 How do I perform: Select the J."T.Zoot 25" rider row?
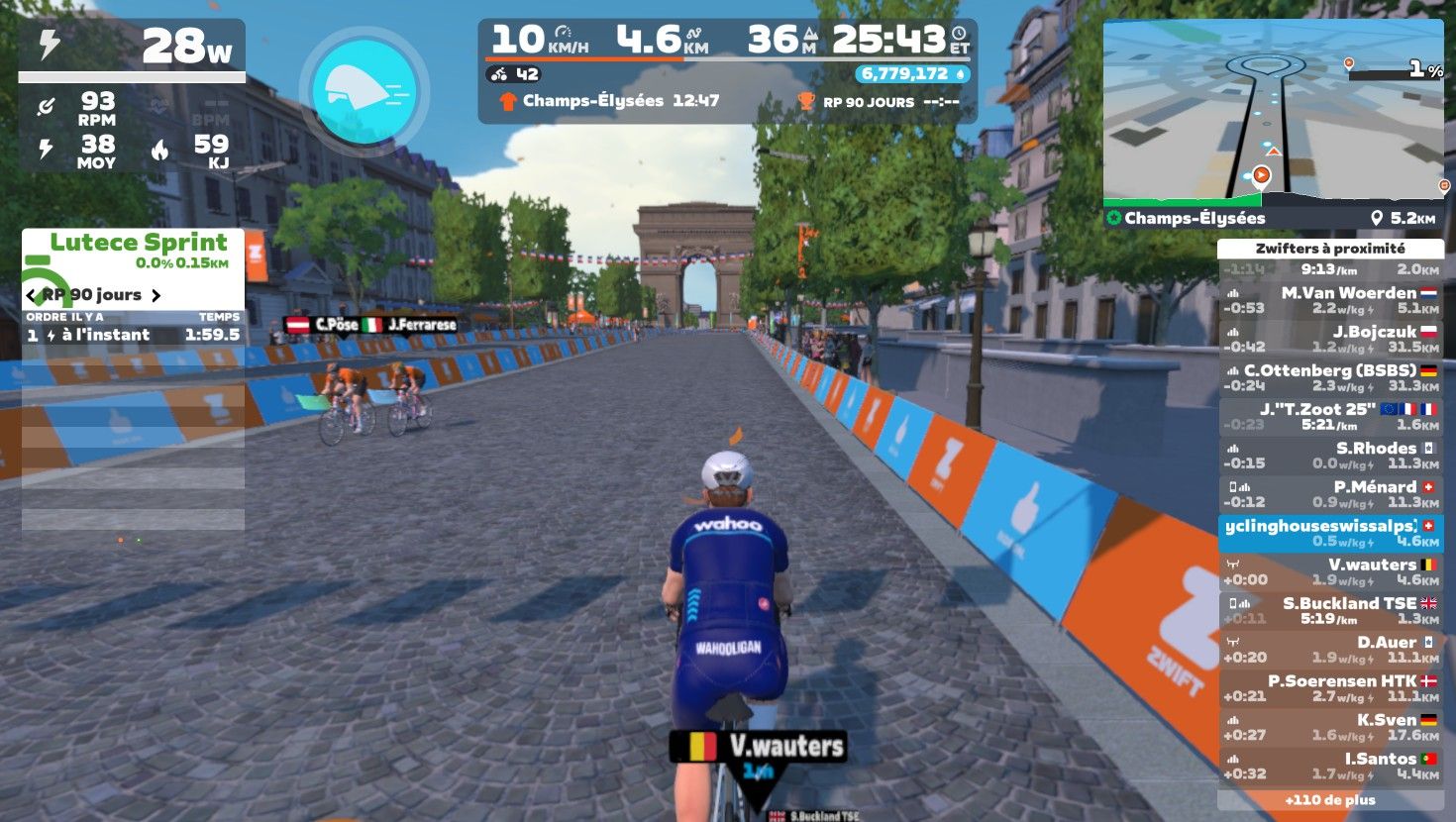click(1330, 416)
